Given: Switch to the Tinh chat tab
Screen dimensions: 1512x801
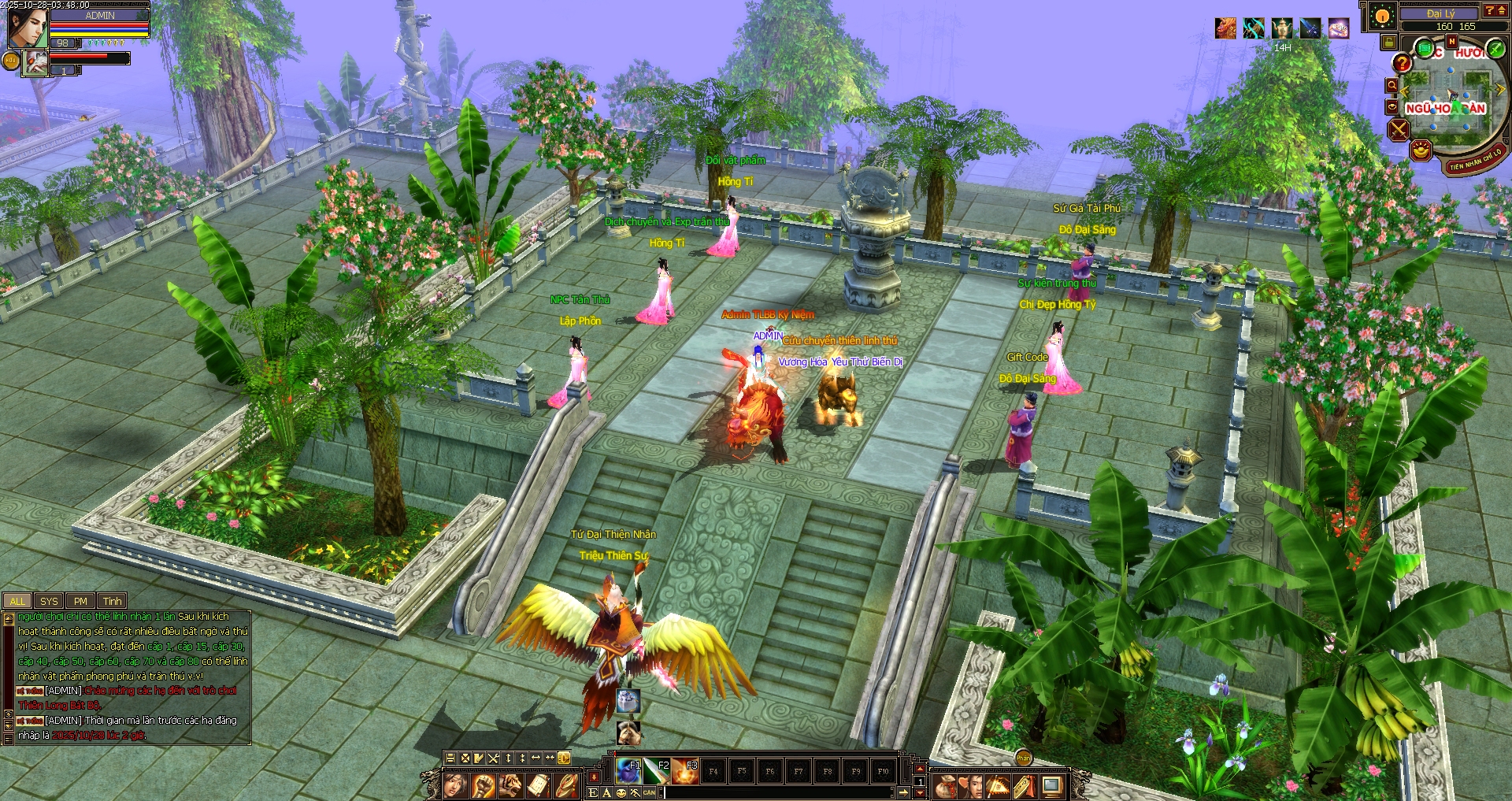Looking at the screenshot, I should pos(113,601).
